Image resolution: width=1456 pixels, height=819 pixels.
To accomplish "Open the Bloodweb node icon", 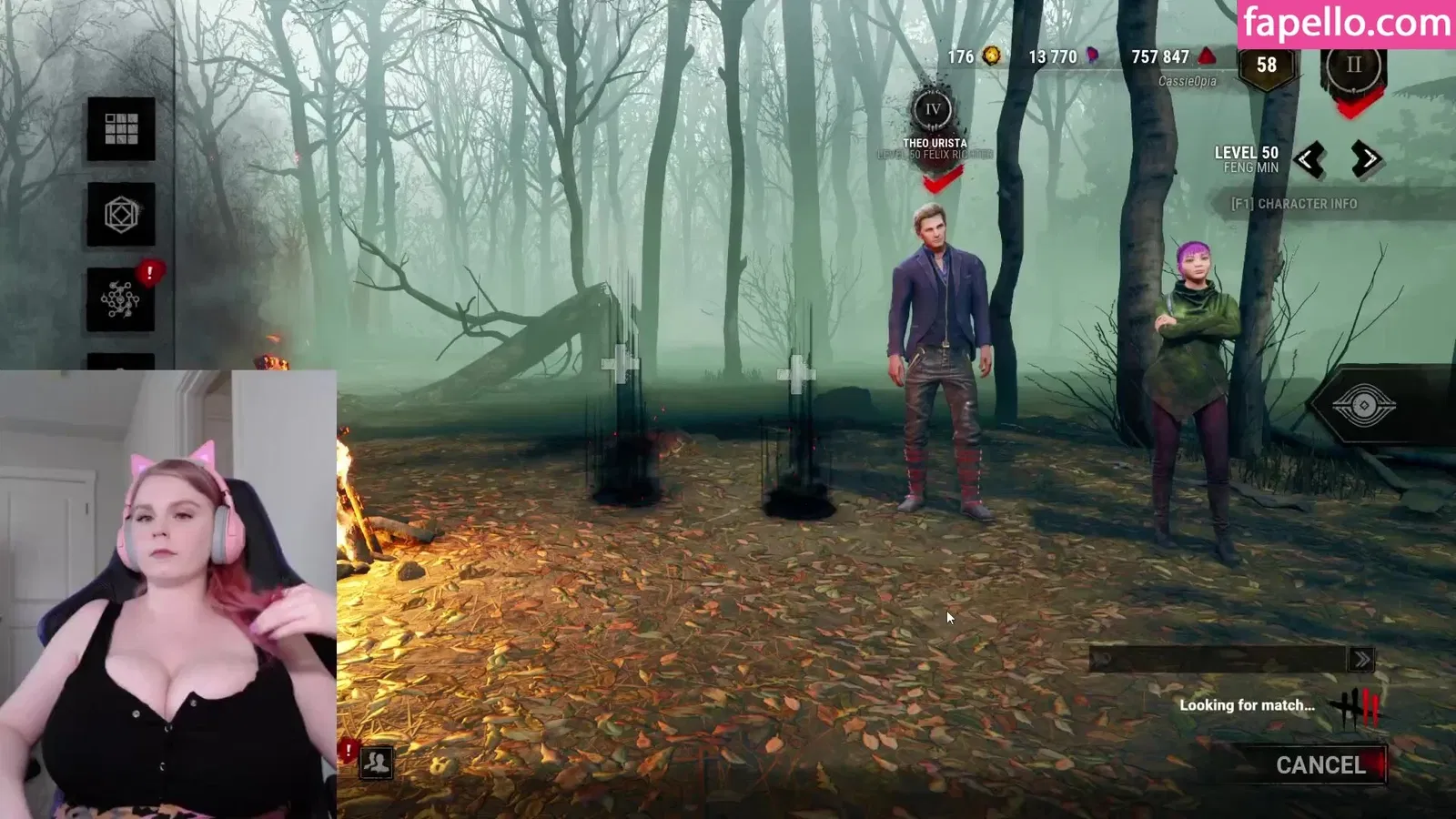I will [x=121, y=299].
